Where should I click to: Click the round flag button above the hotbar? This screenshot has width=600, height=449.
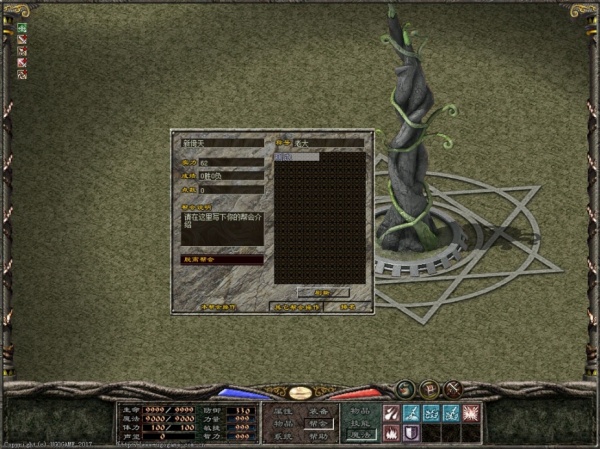[428, 388]
